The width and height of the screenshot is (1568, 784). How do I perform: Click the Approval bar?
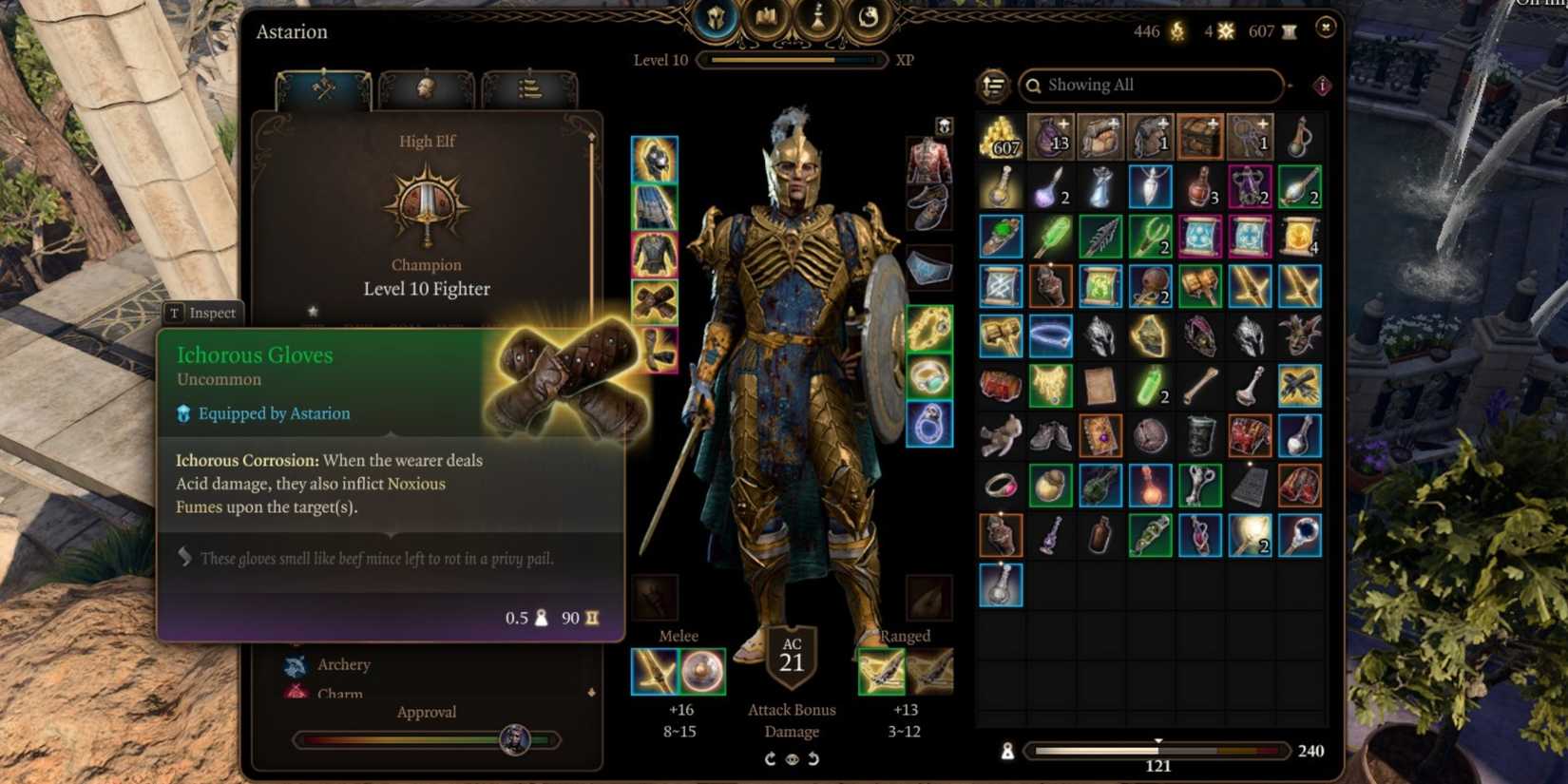[428, 739]
